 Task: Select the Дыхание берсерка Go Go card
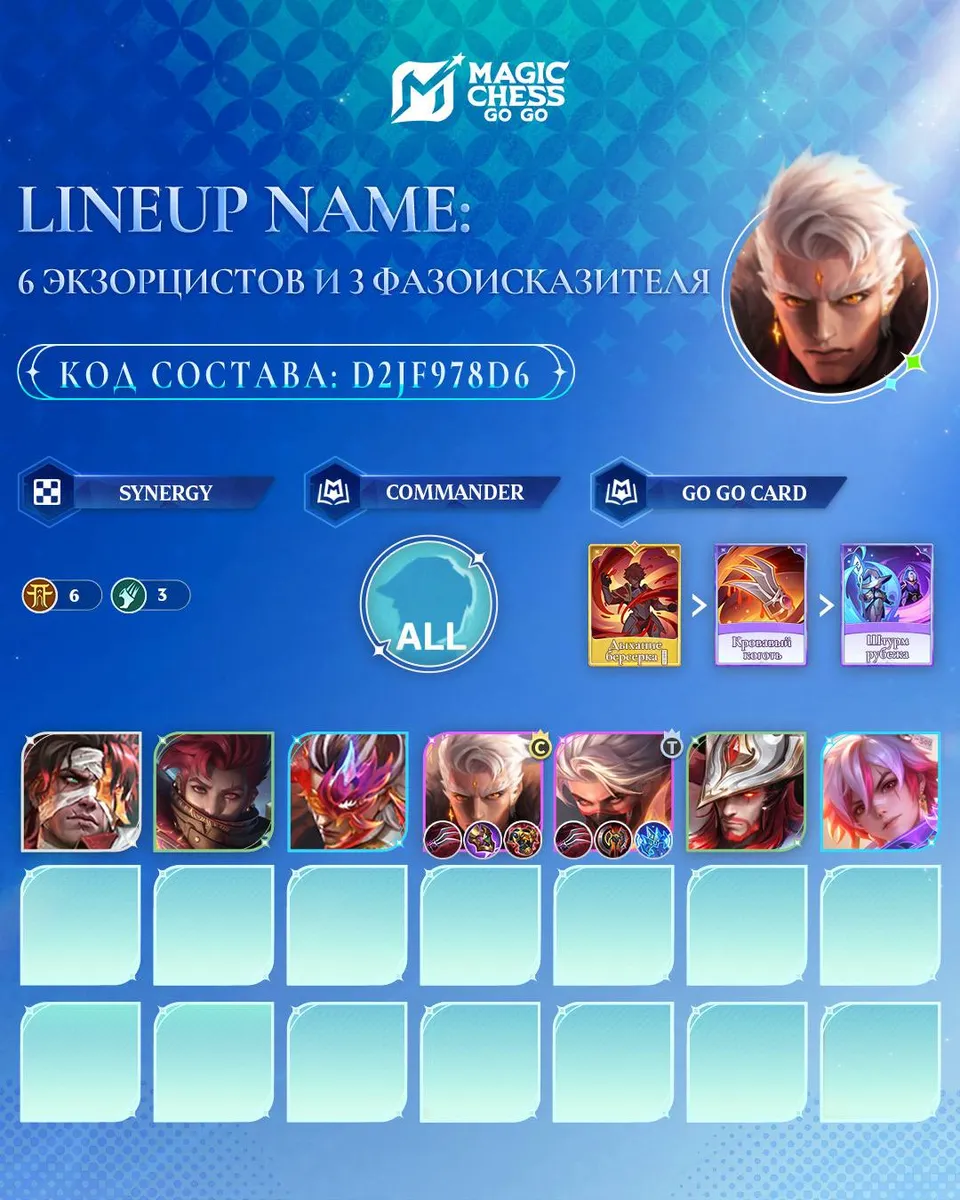click(x=636, y=606)
